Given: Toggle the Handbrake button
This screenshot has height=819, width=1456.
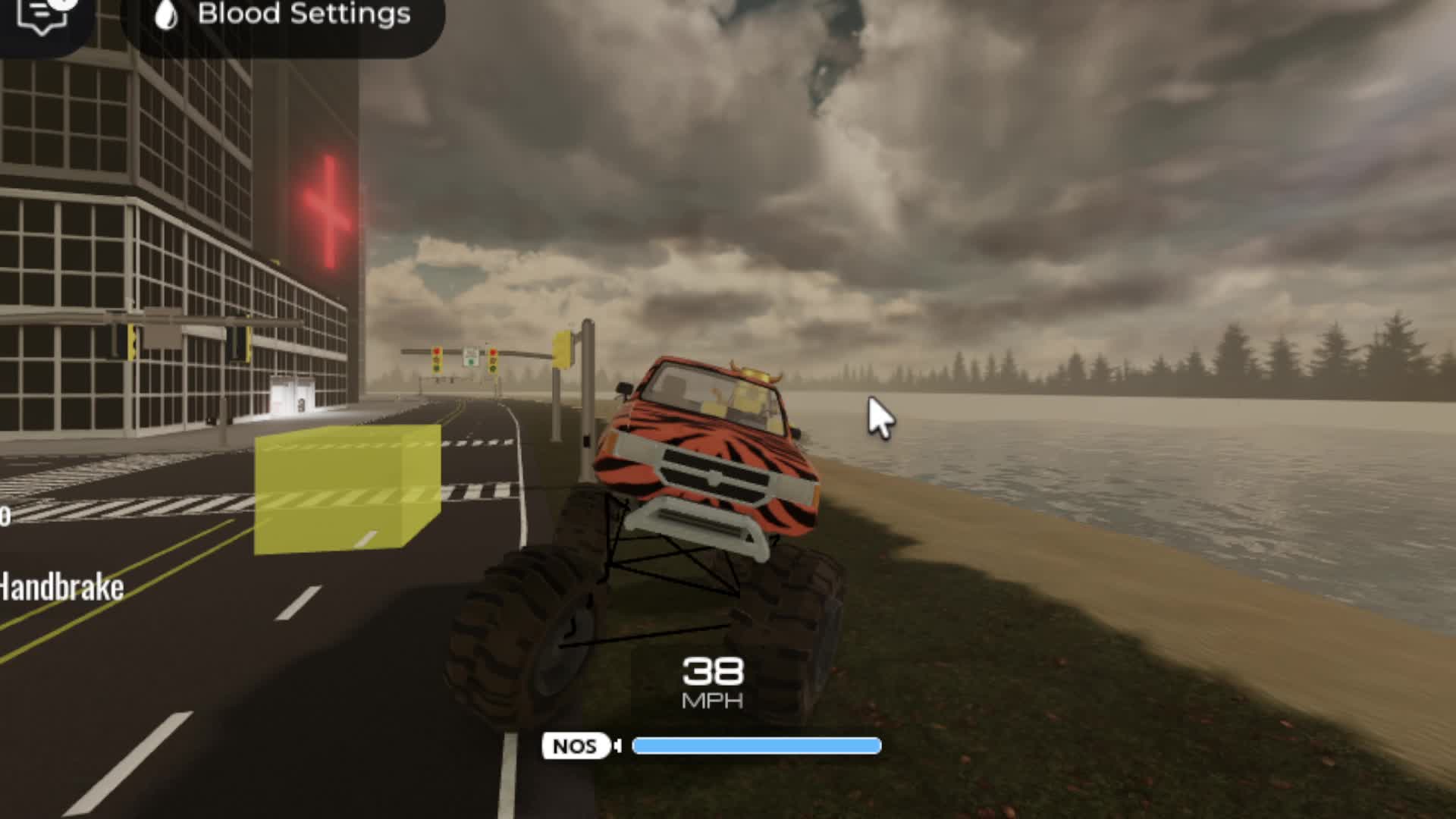Looking at the screenshot, I should pos(62,588).
